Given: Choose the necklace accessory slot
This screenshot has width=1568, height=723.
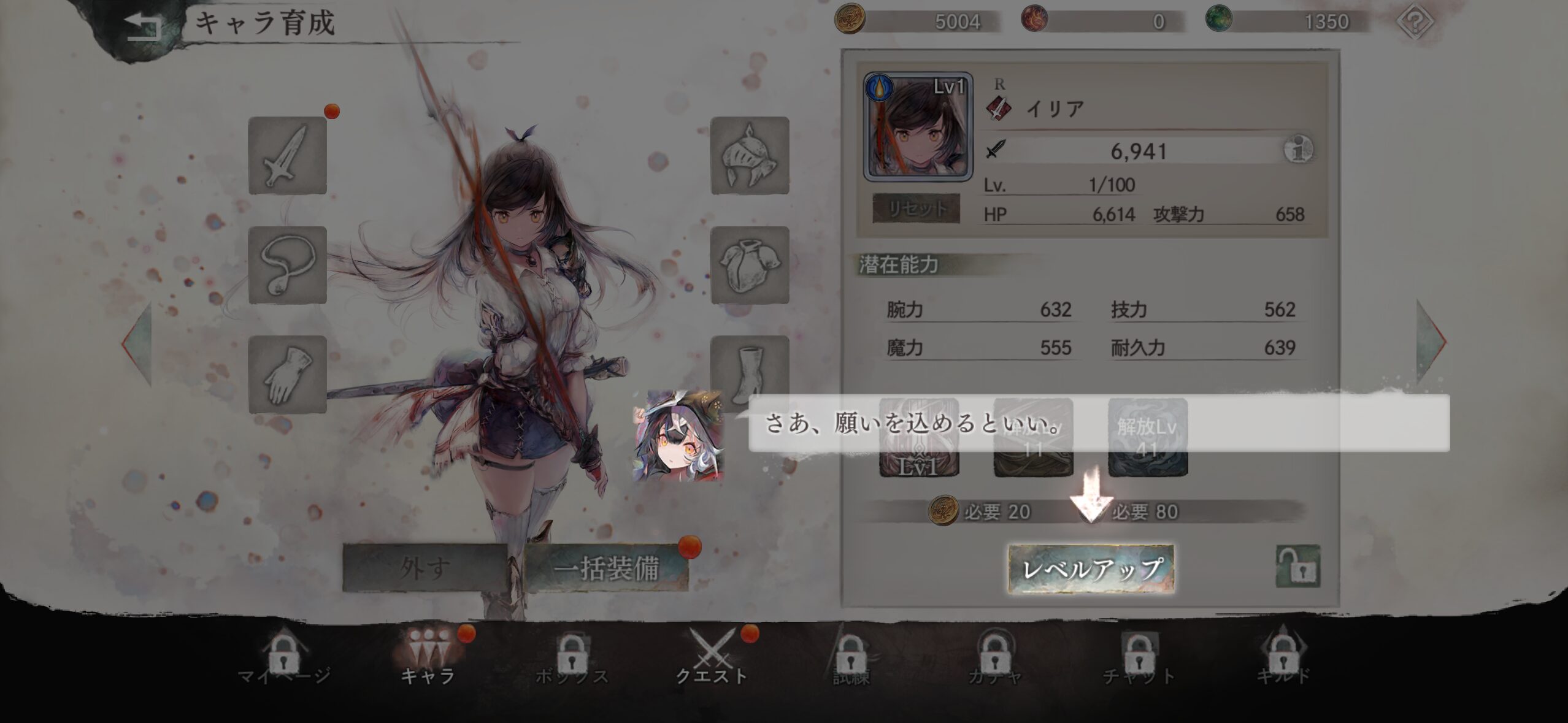Looking at the screenshot, I should click(287, 265).
